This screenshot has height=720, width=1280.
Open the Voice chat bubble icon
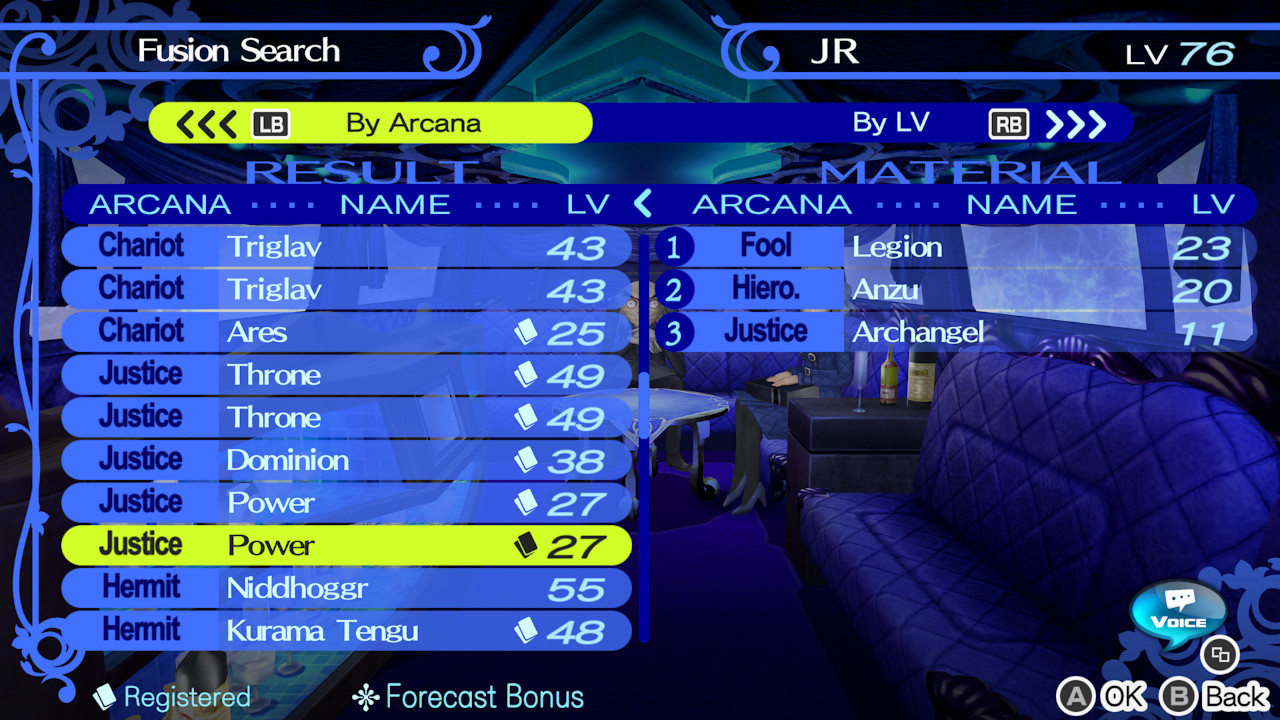(x=1176, y=614)
